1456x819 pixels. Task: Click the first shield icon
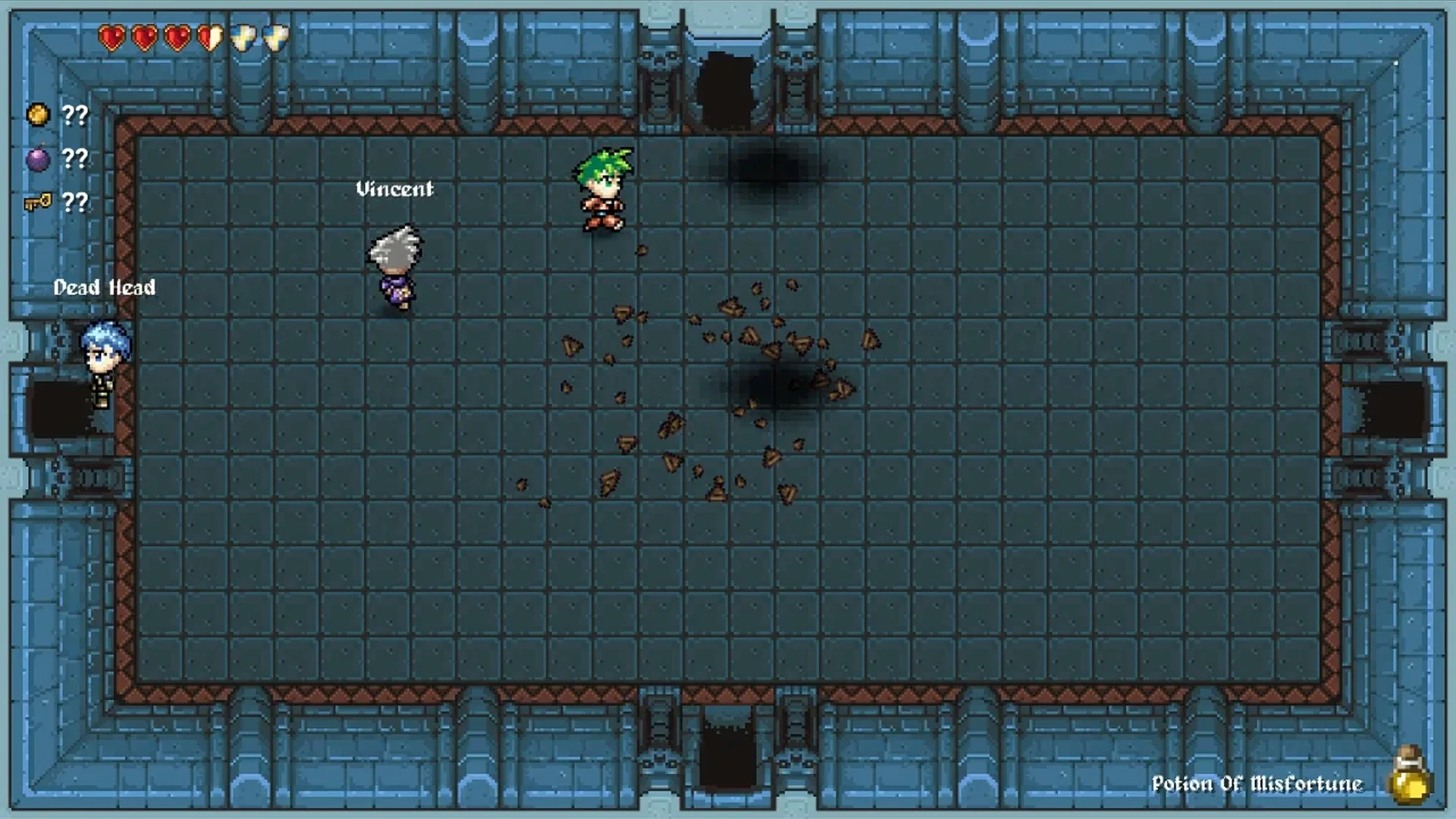coord(244,36)
